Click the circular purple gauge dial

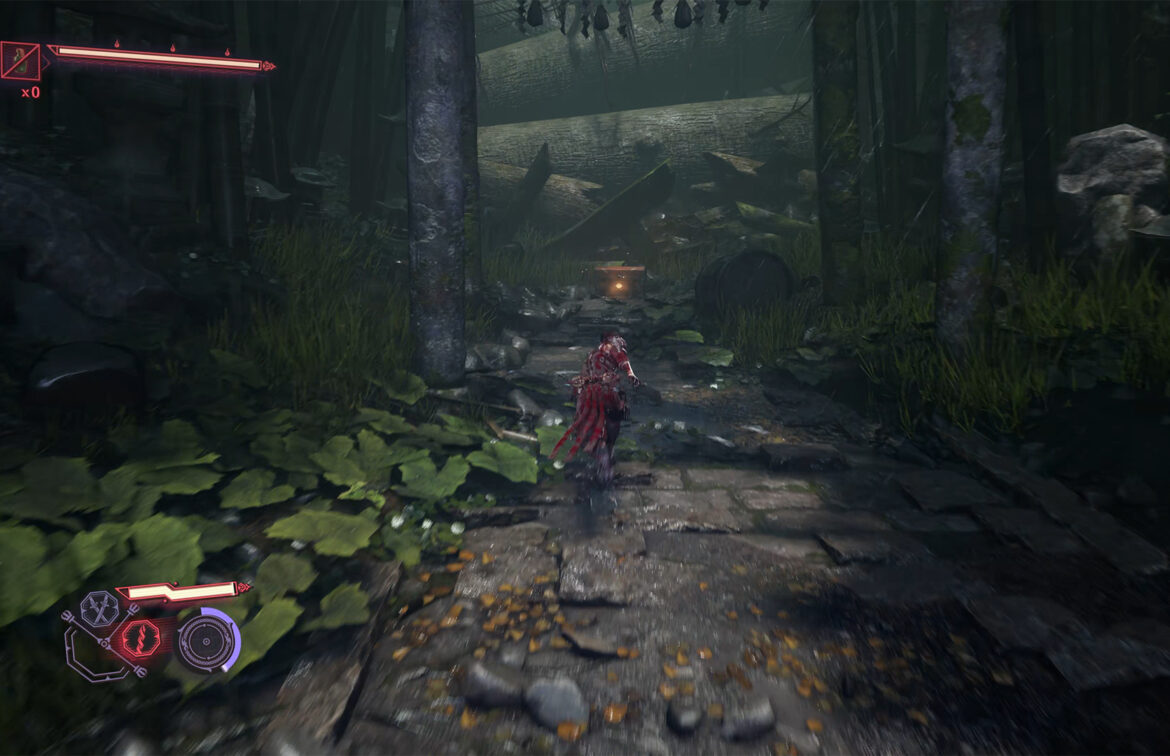tap(208, 640)
